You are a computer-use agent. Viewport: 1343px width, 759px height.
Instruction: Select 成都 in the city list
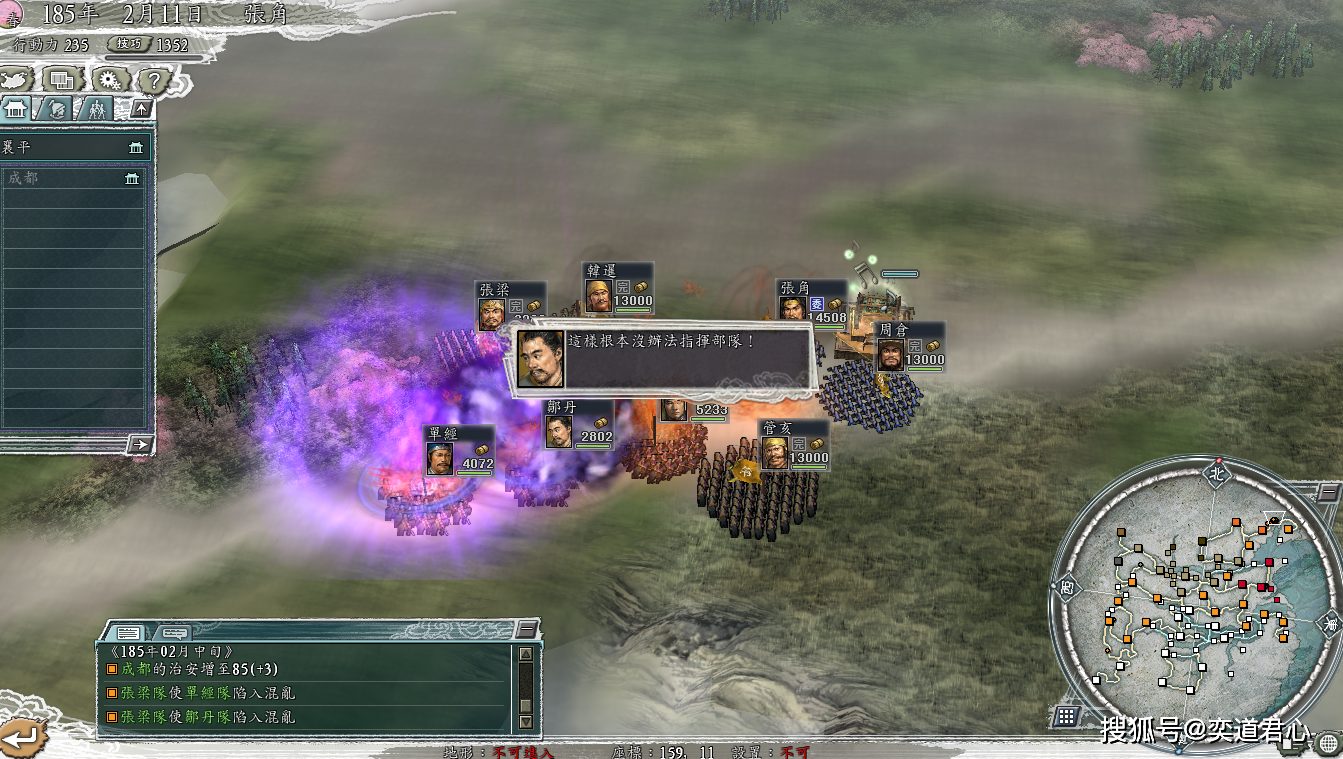(72, 178)
